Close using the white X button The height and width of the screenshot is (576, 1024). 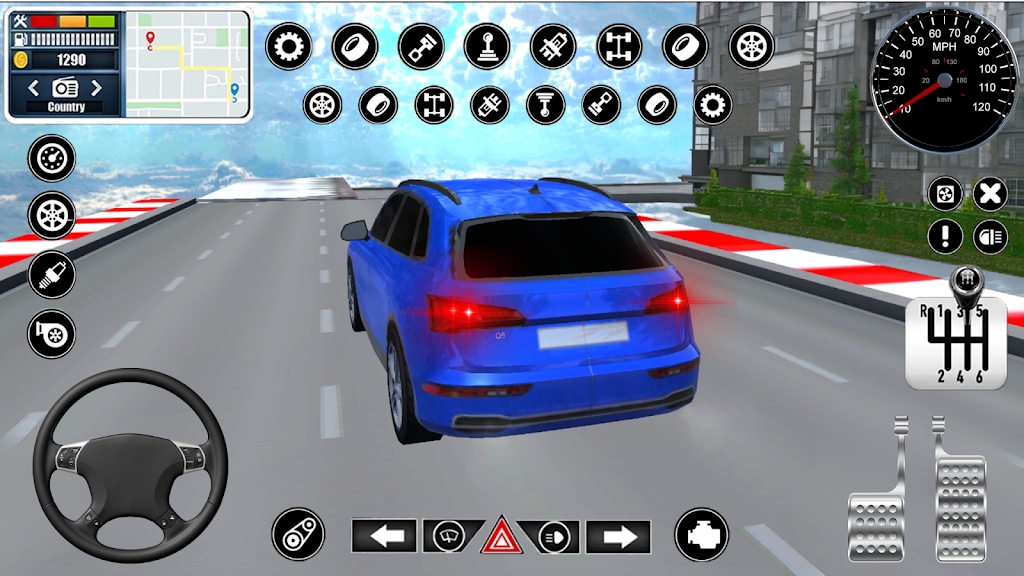coord(990,193)
